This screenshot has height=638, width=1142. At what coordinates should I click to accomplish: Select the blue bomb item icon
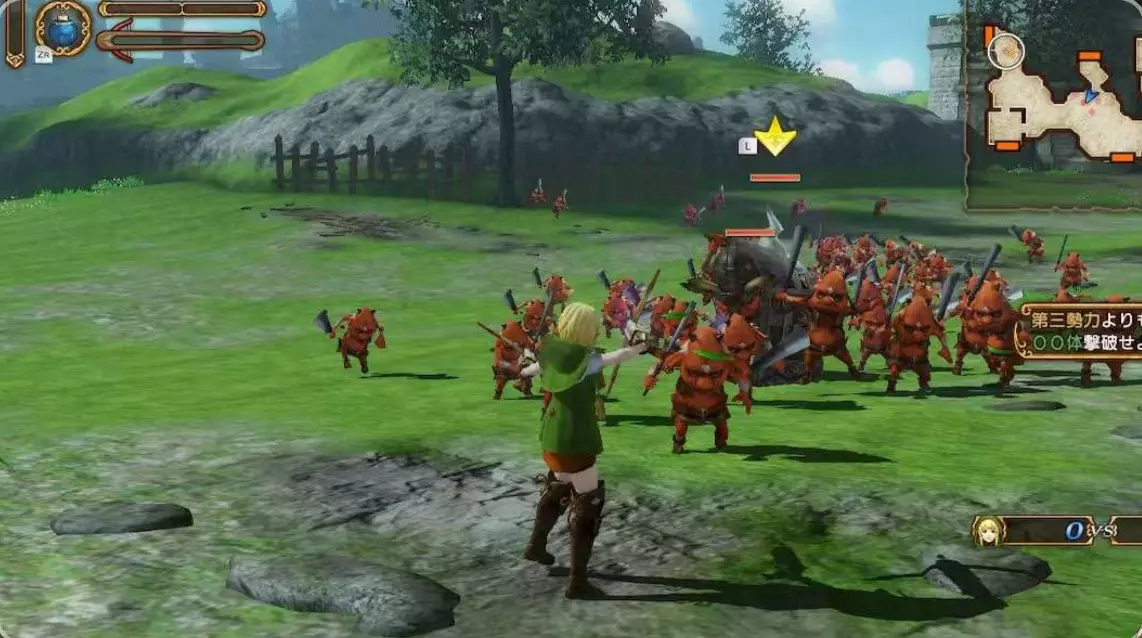pos(64,28)
